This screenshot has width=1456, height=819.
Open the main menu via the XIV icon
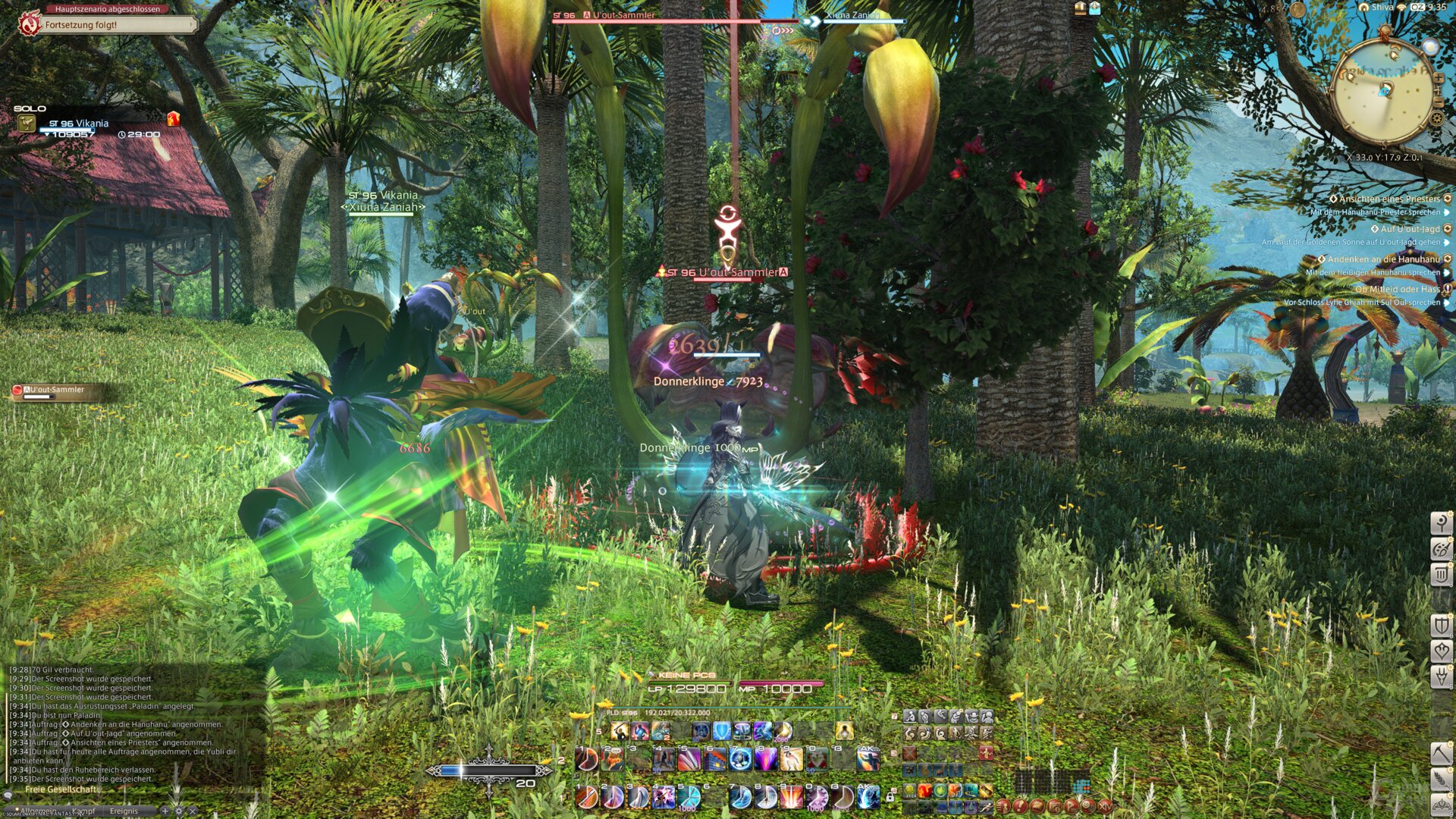click(x=1105, y=806)
